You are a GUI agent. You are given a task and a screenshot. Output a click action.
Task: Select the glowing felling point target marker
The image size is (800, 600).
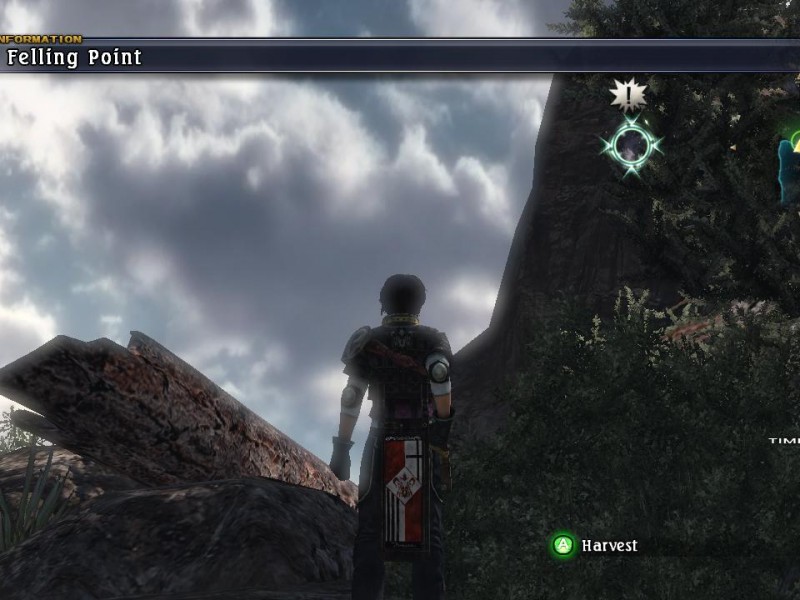tap(631, 147)
